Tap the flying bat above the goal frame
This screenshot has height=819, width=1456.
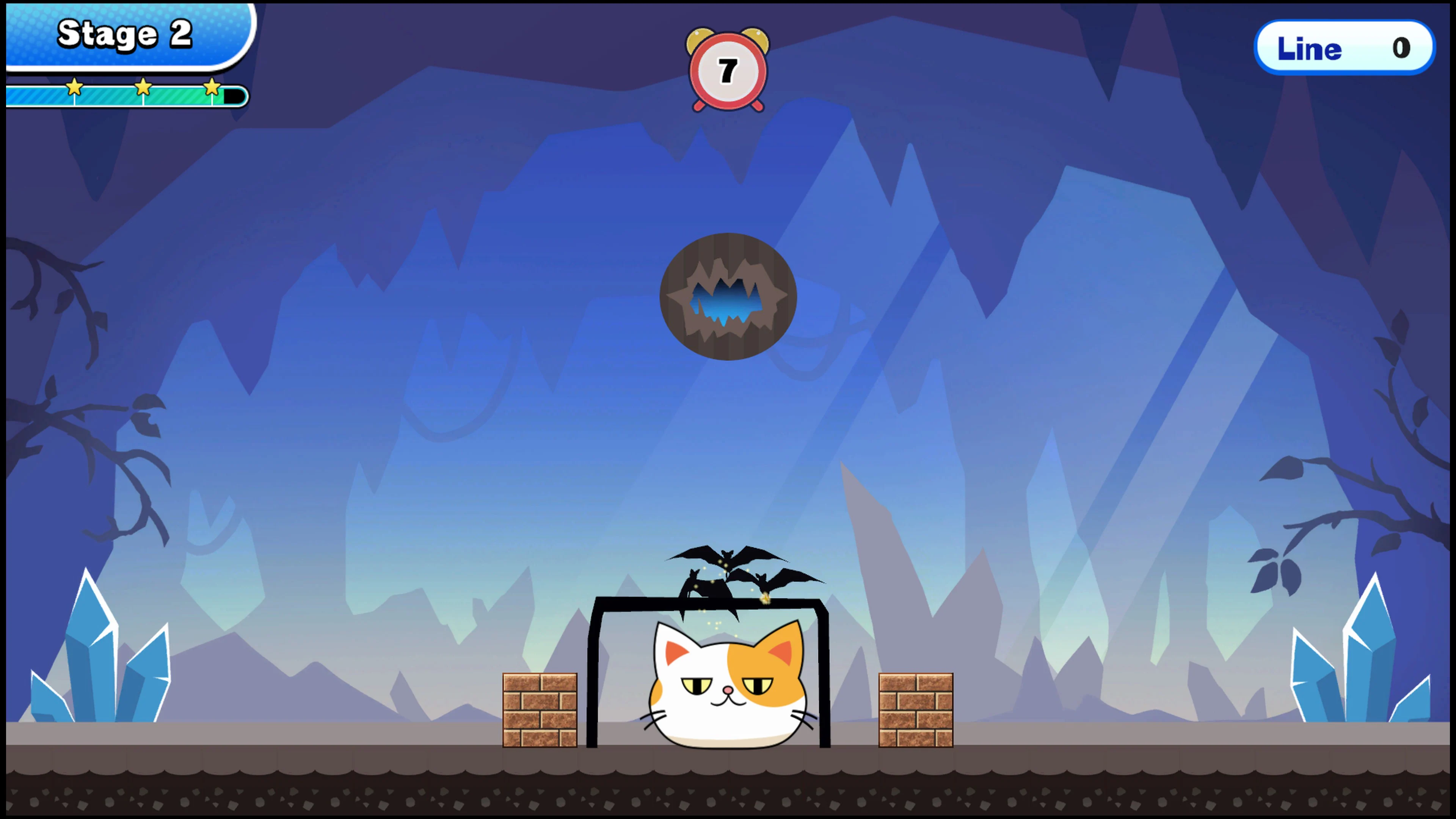726,557
